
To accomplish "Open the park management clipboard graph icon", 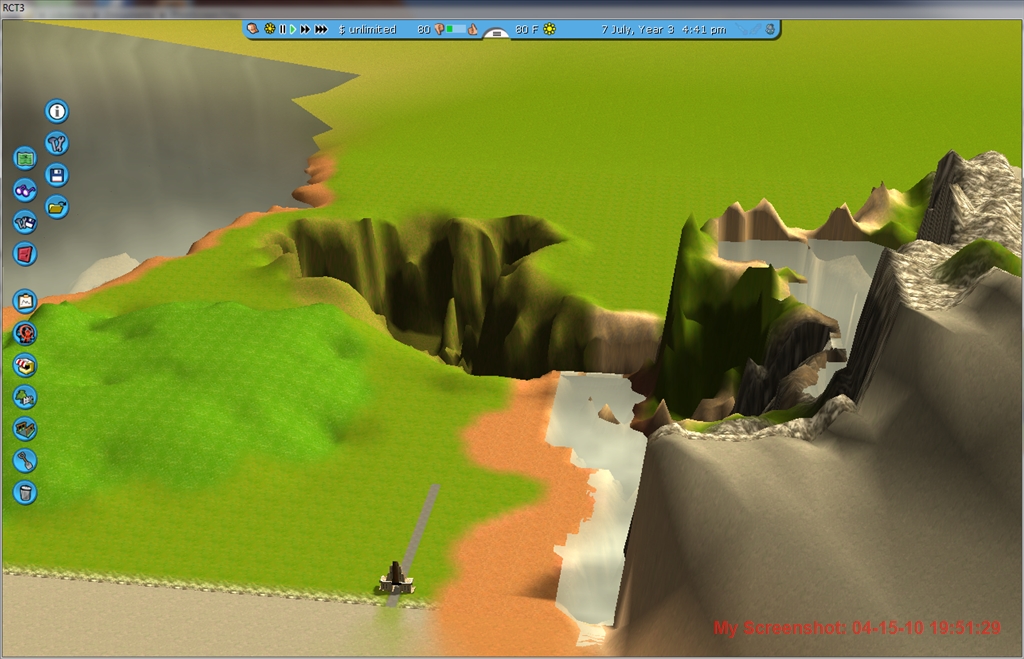I will pyautogui.click(x=25, y=300).
